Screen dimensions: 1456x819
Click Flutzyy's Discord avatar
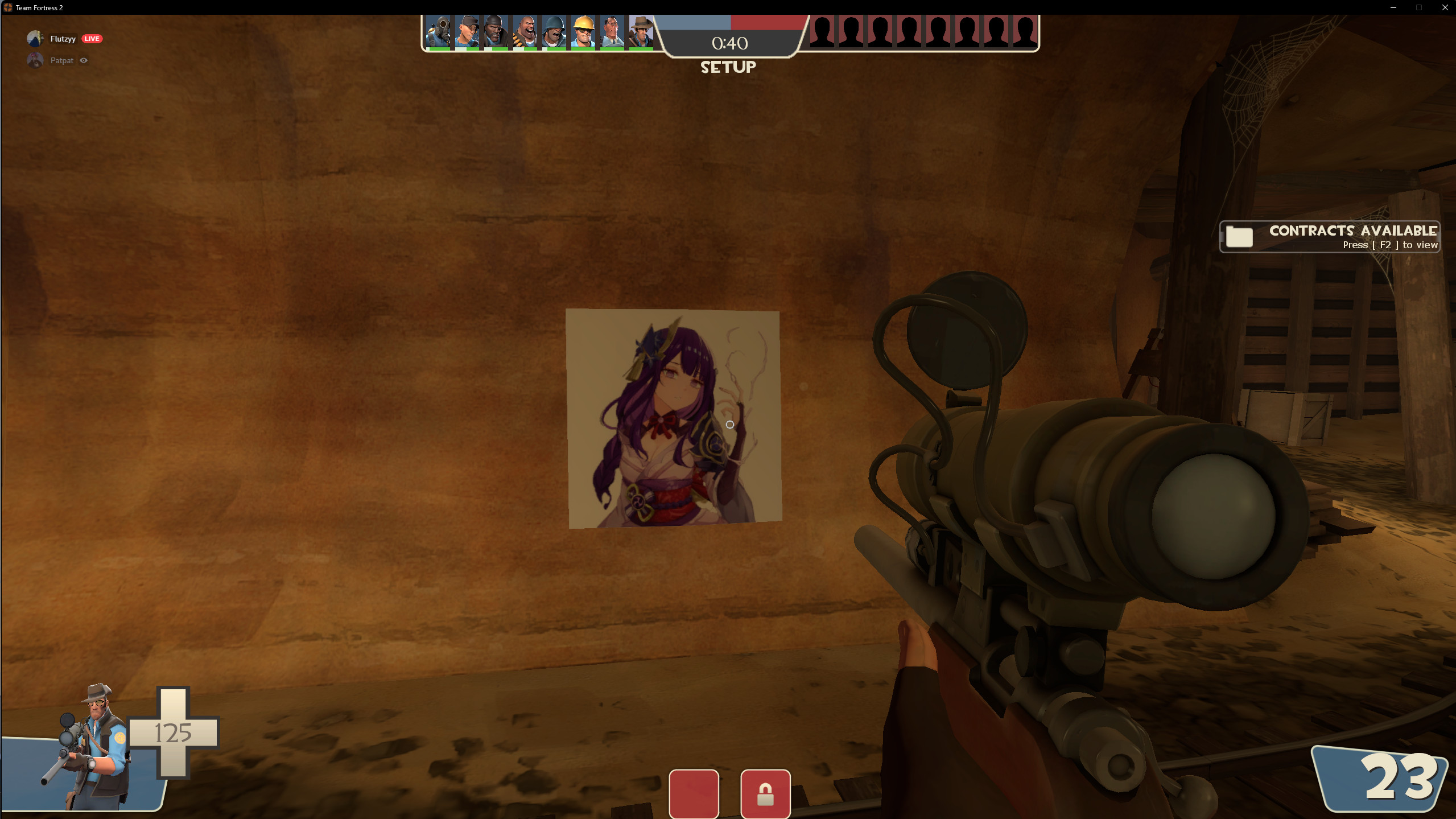(34, 38)
